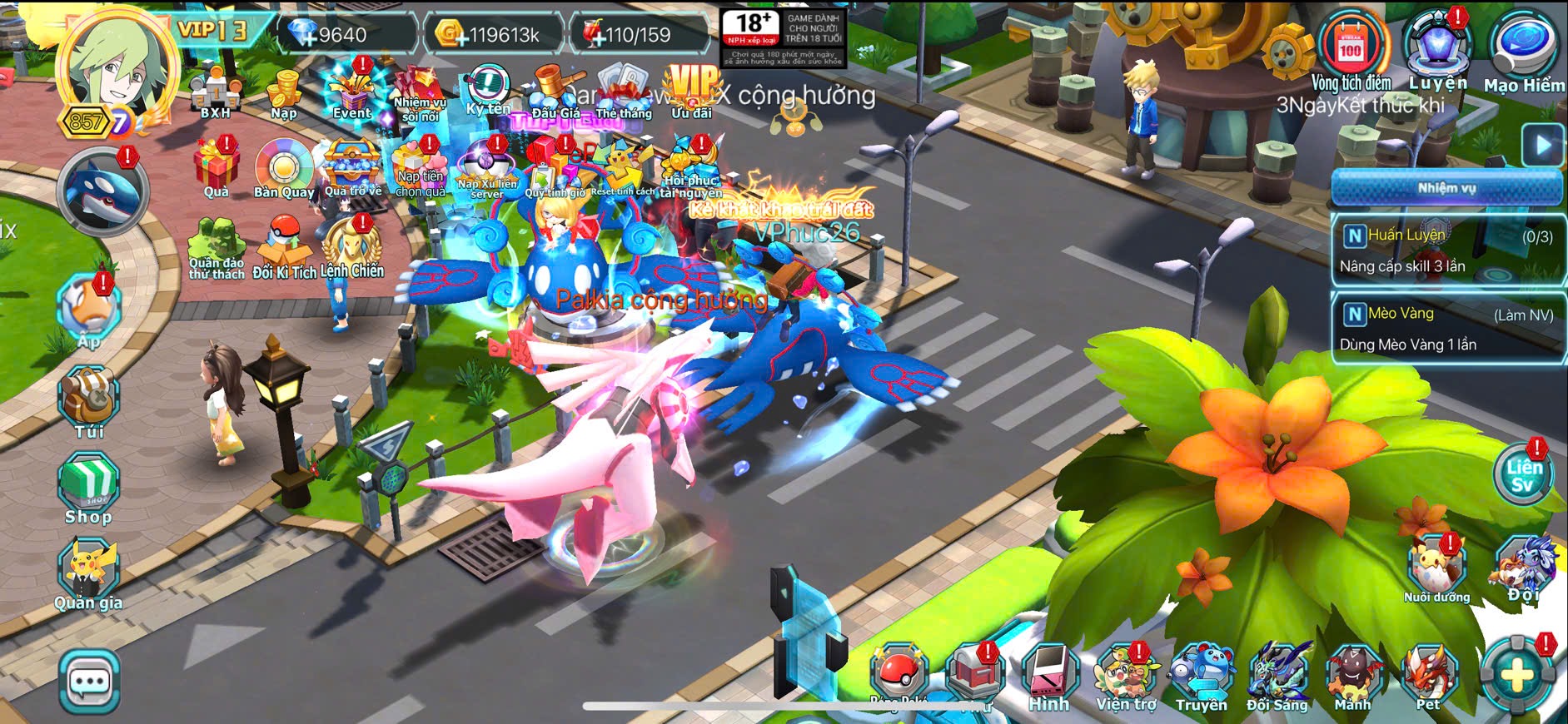Viewport: 1568px width, 724px height.
Task: Open the Quản gia Pikachu butler
Action: click(x=88, y=574)
